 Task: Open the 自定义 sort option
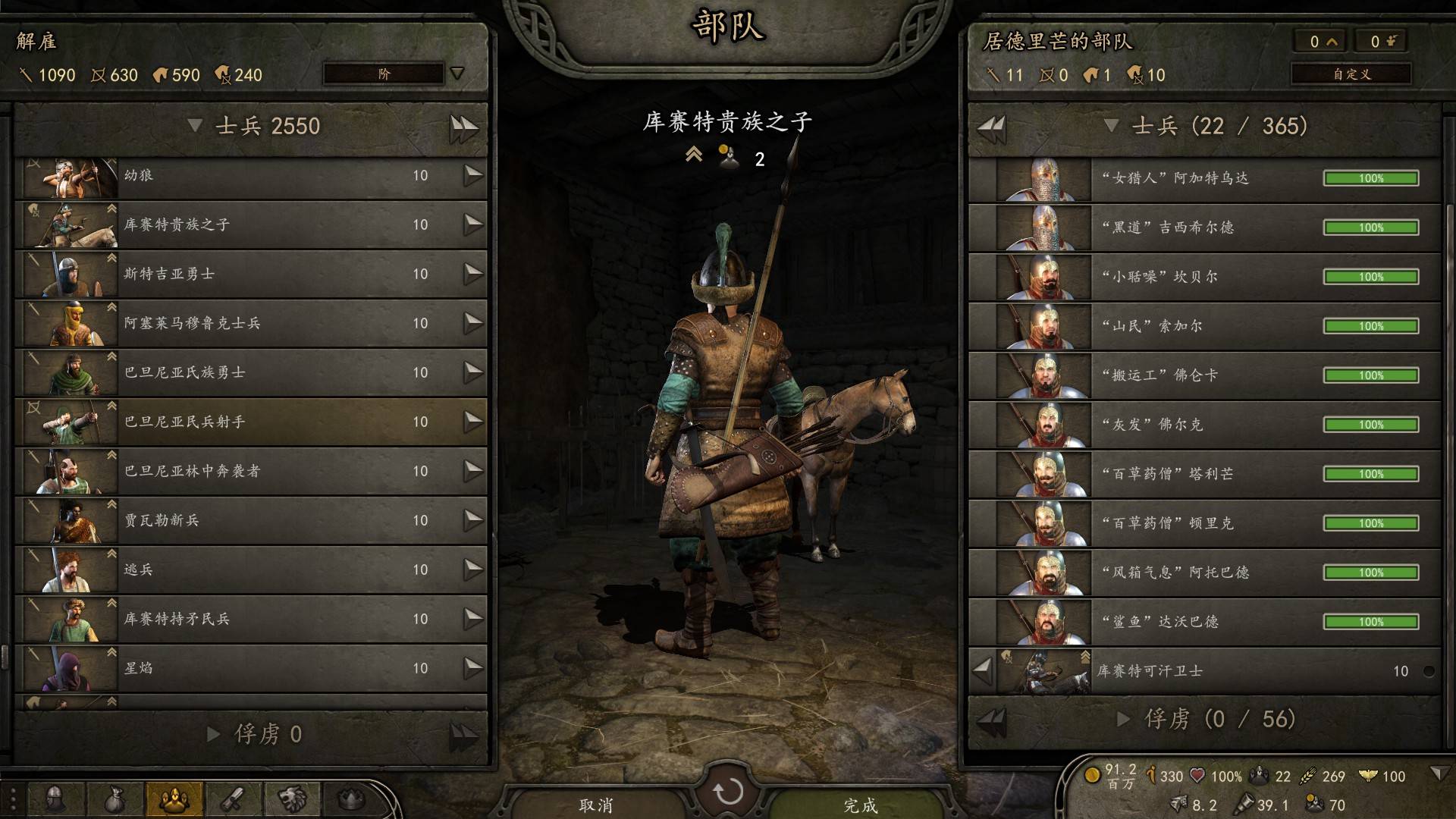pos(1351,74)
